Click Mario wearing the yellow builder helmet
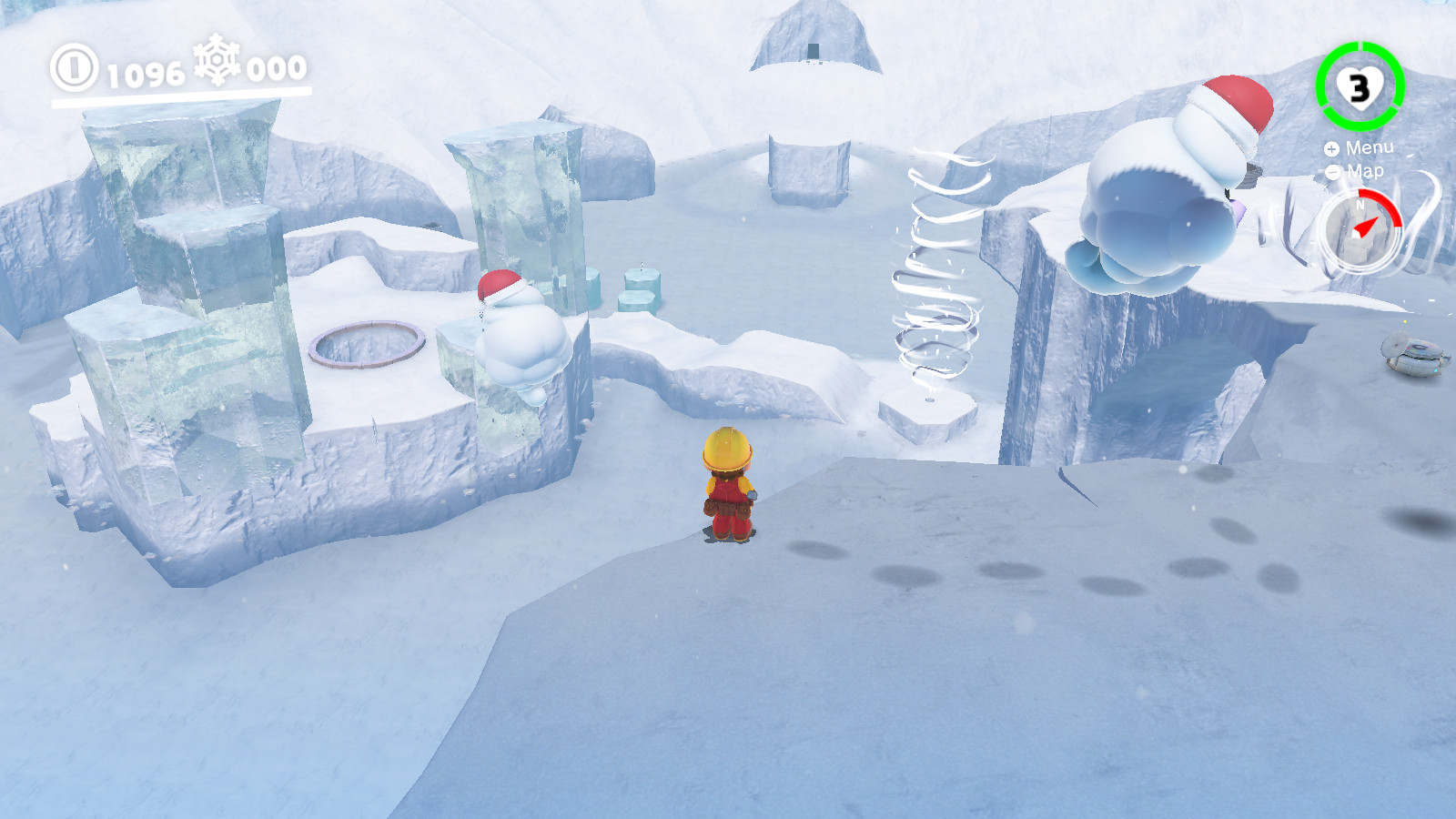 (728, 482)
